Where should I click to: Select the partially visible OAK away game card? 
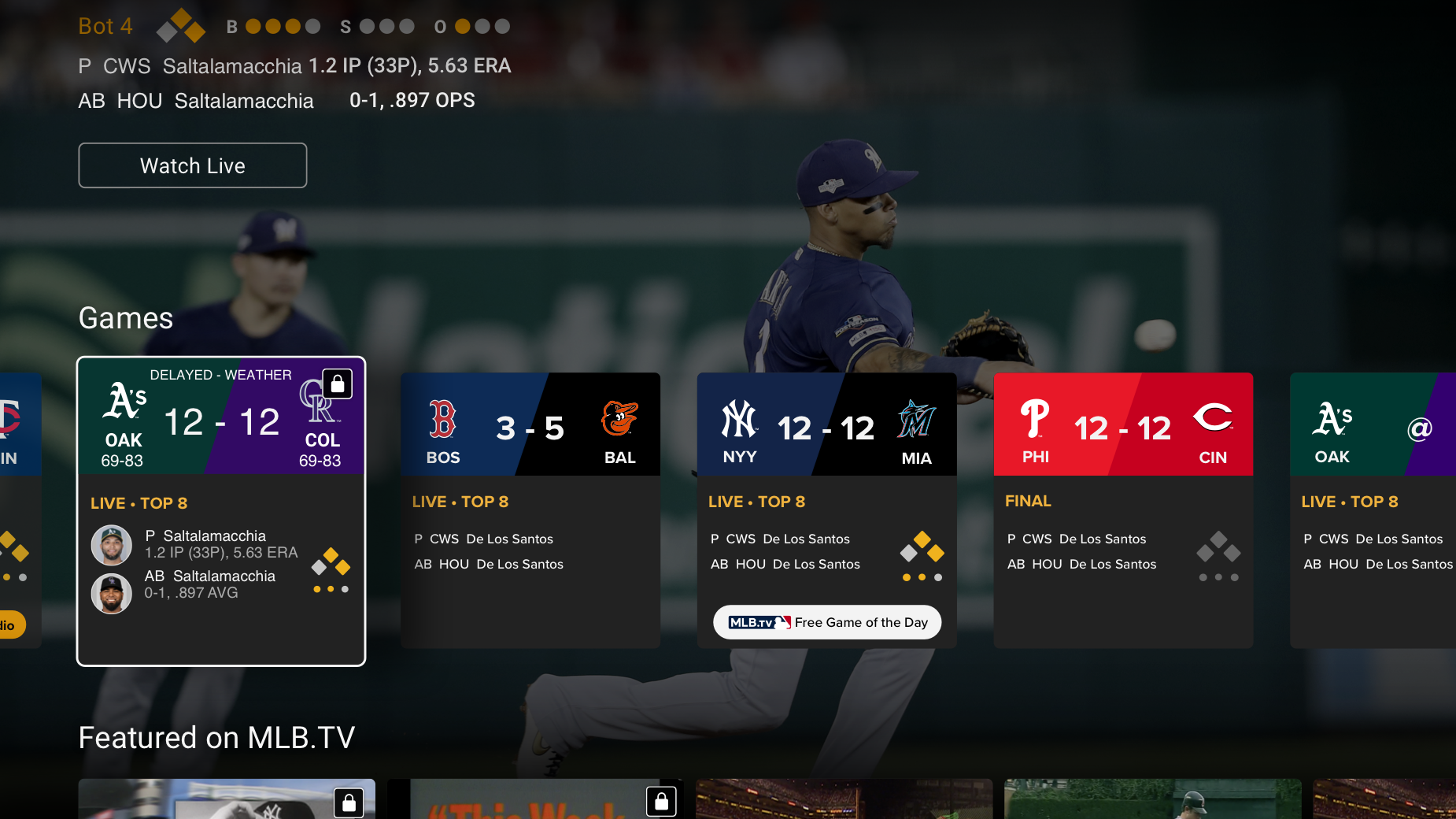pyautogui.click(x=1373, y=510)
